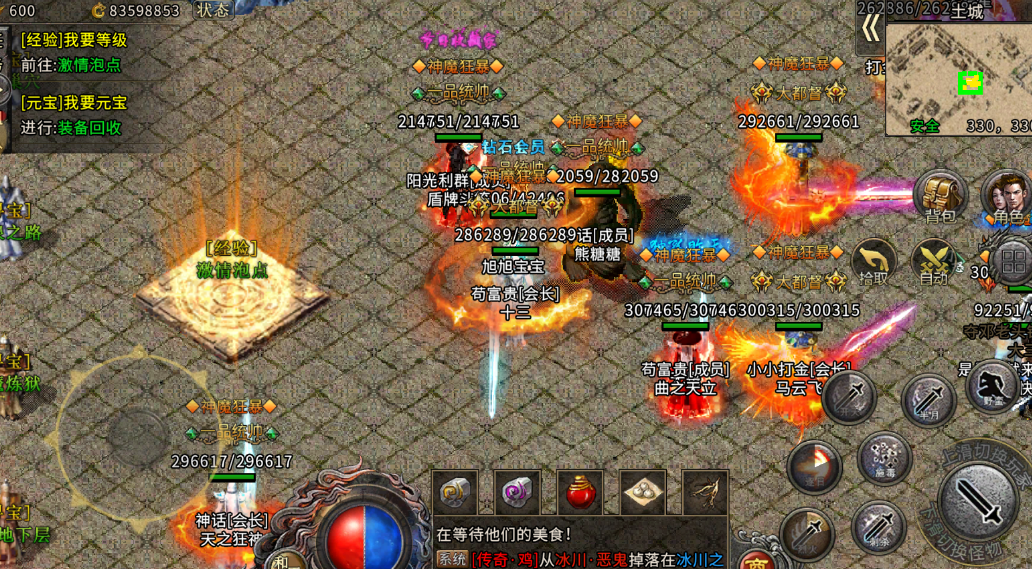
Task: Activate the 野蛮 charge skill
Action: click(x=992, y=386)
